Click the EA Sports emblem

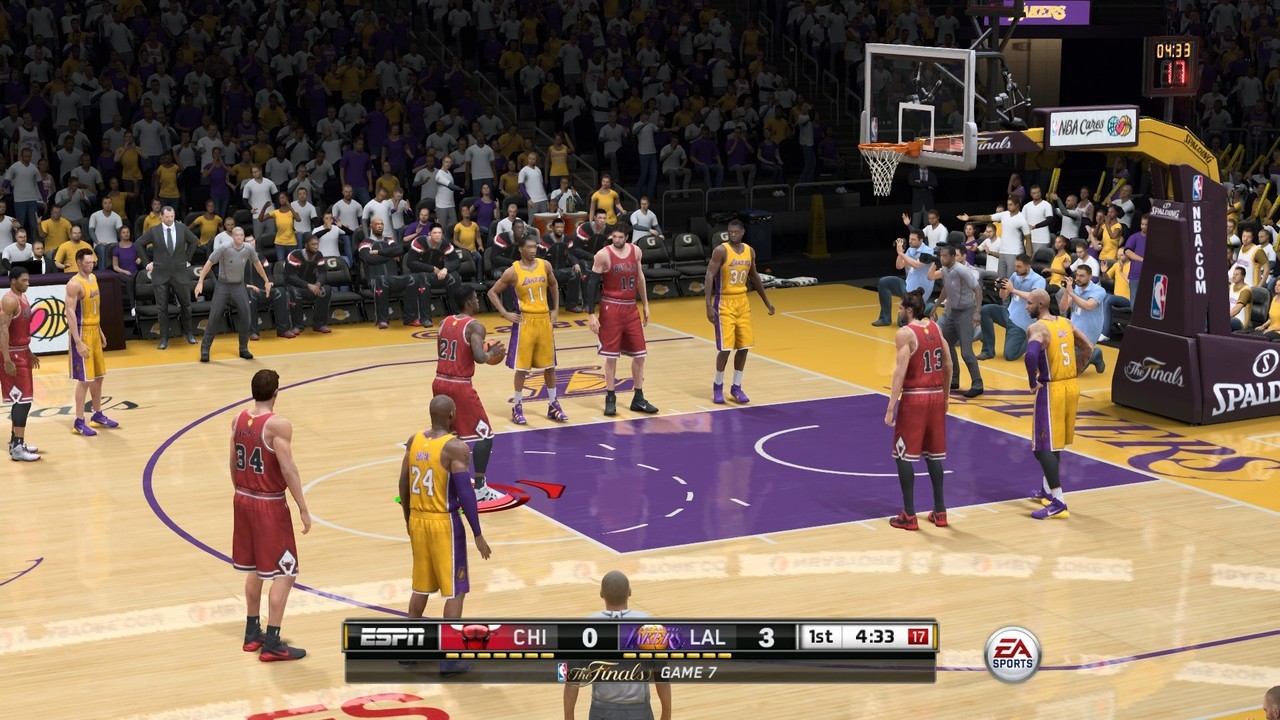[x=1013, y=651]
